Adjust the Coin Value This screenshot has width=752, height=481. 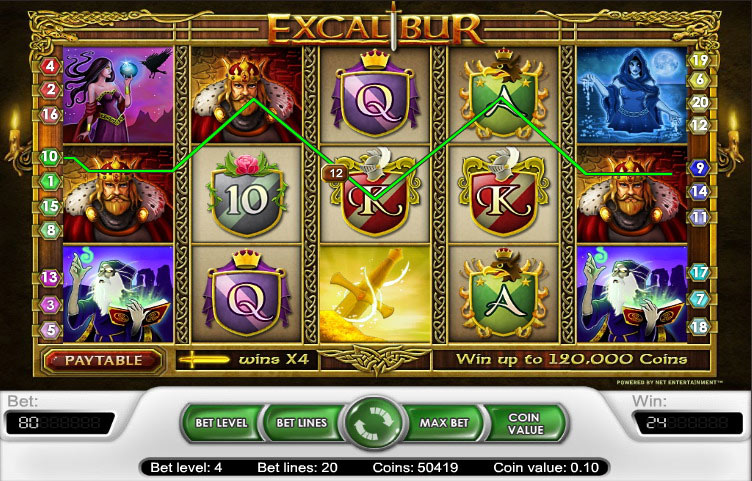[524, 423]
